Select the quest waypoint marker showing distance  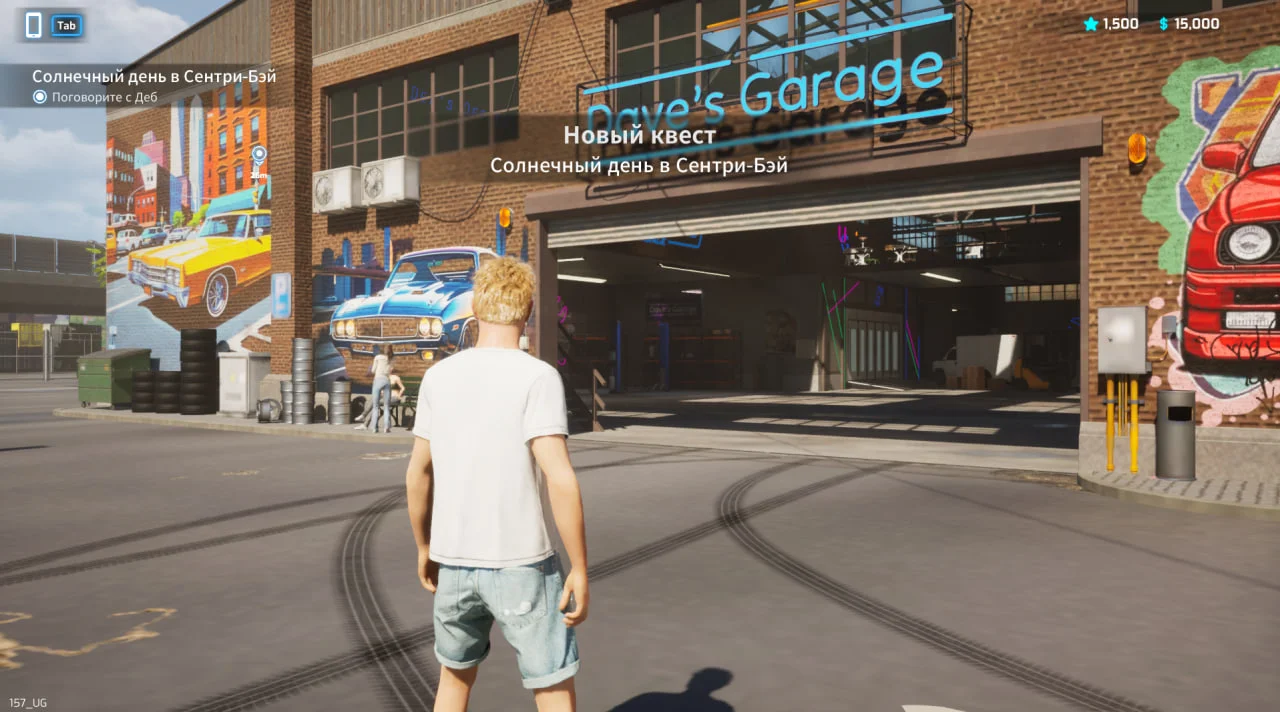click(259, 155)
